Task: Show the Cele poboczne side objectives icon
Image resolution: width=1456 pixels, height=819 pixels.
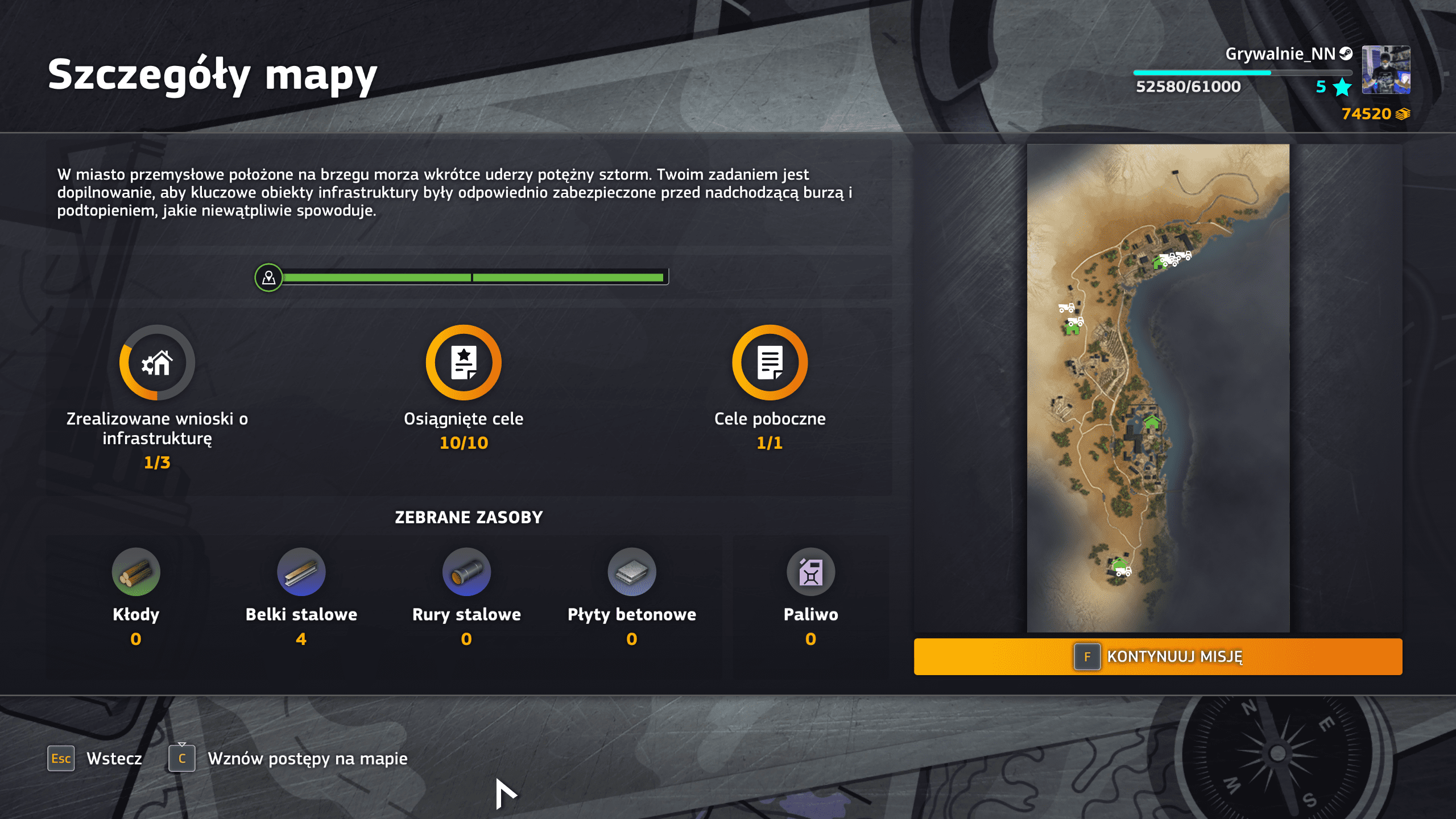Action: 770,363
